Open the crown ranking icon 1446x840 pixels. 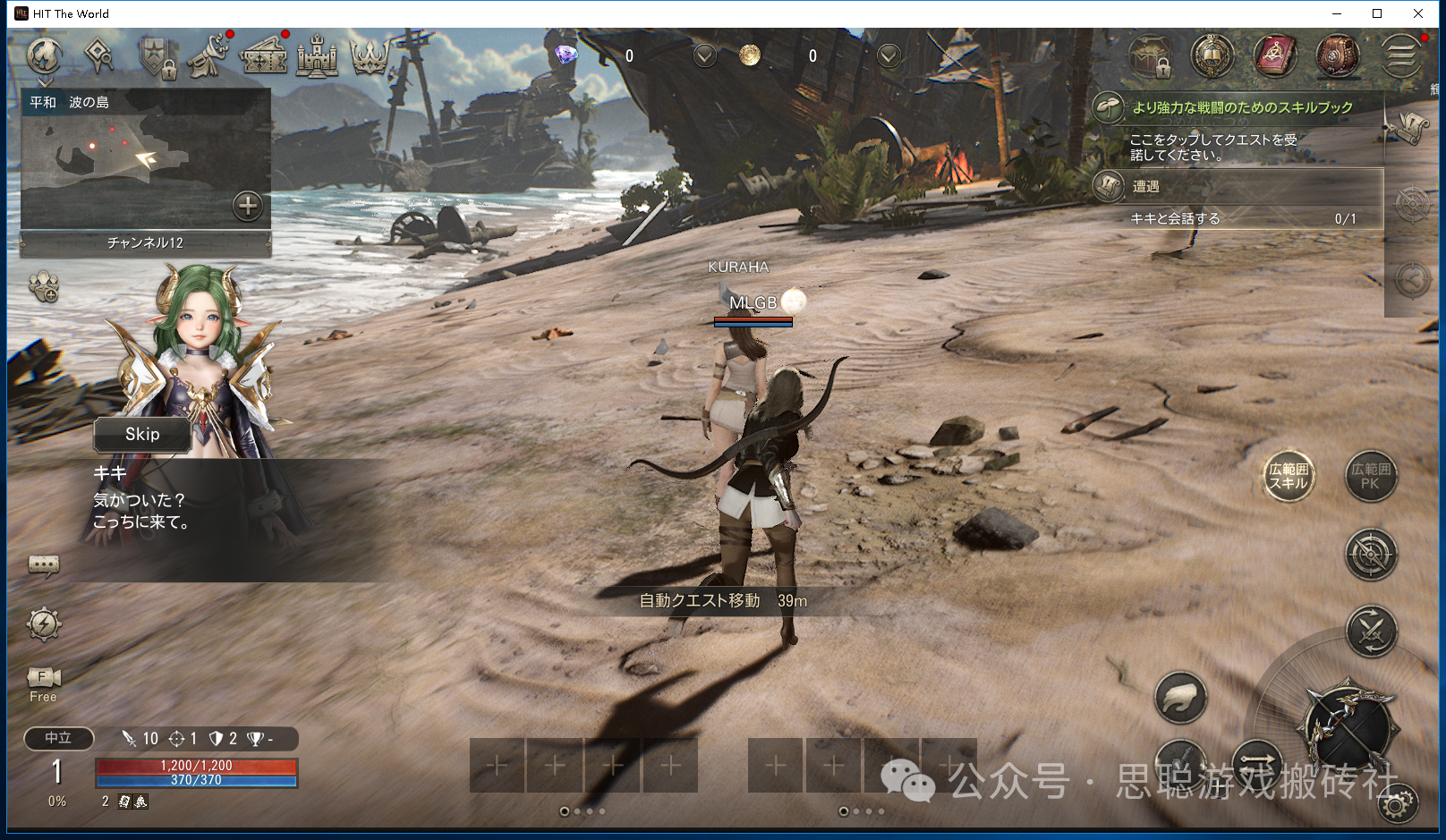tap(370, 56)
